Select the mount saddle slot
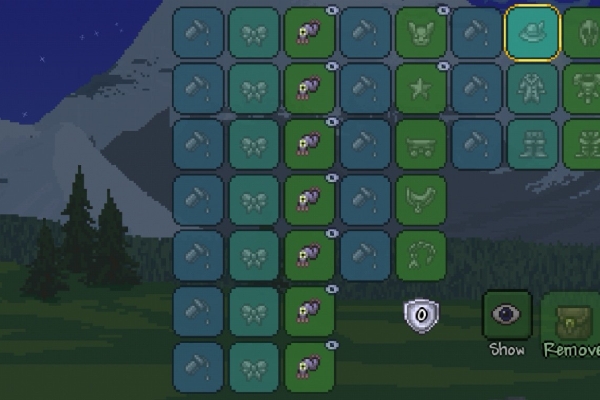 coord(421,199)
